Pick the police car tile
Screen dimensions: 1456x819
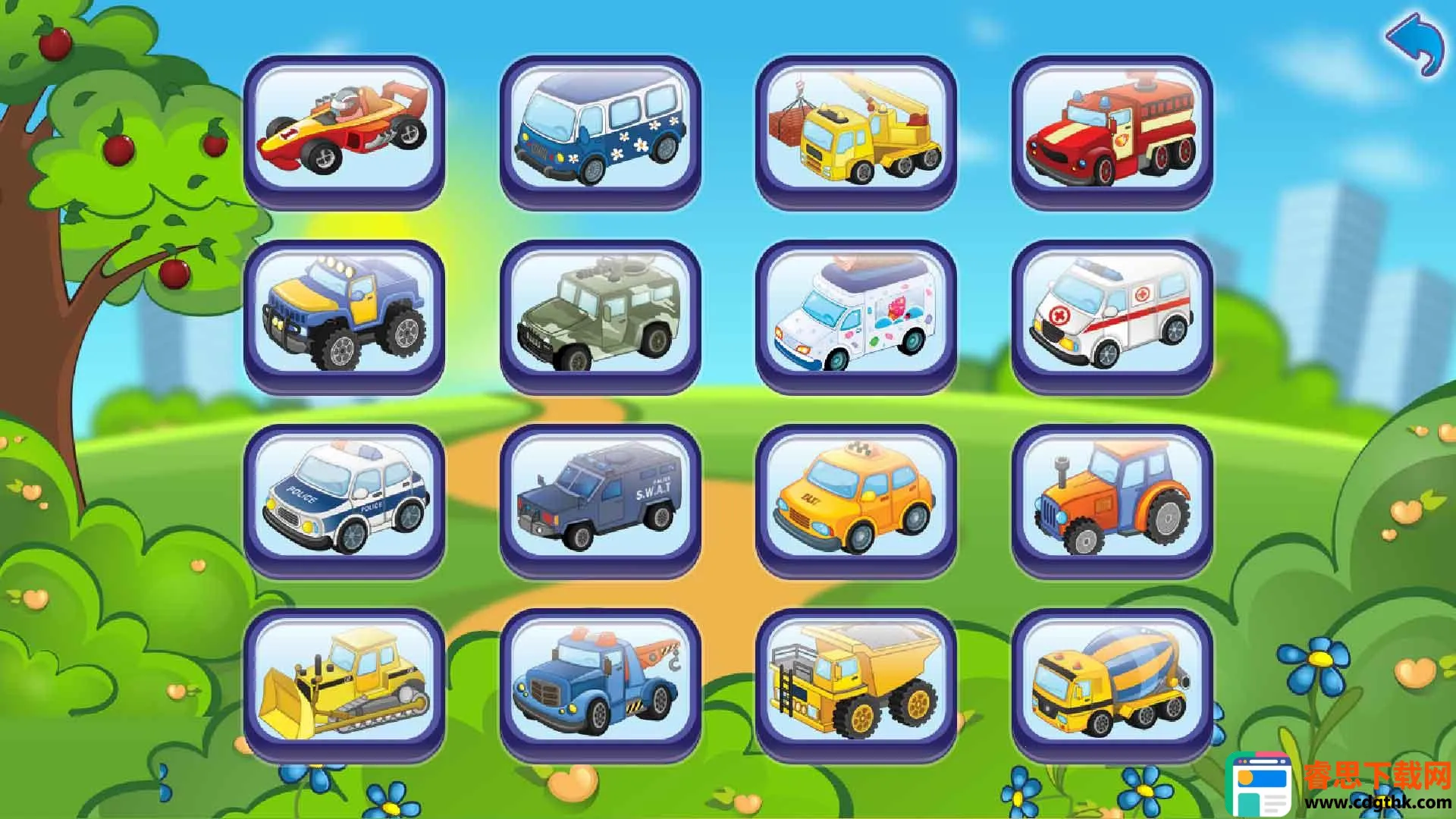pos(344,499)
